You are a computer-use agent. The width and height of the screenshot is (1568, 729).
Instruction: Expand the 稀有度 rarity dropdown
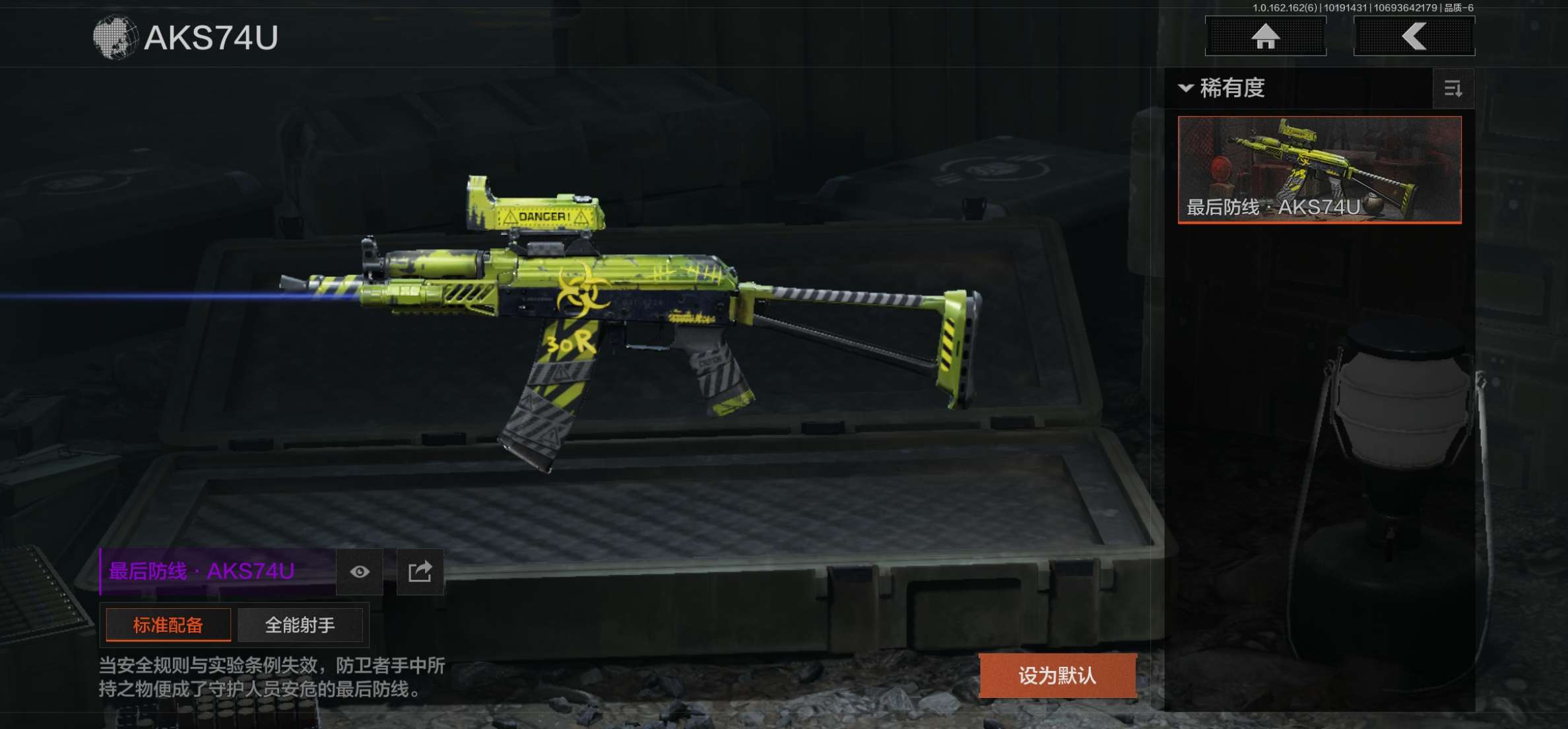point(1223,88)
